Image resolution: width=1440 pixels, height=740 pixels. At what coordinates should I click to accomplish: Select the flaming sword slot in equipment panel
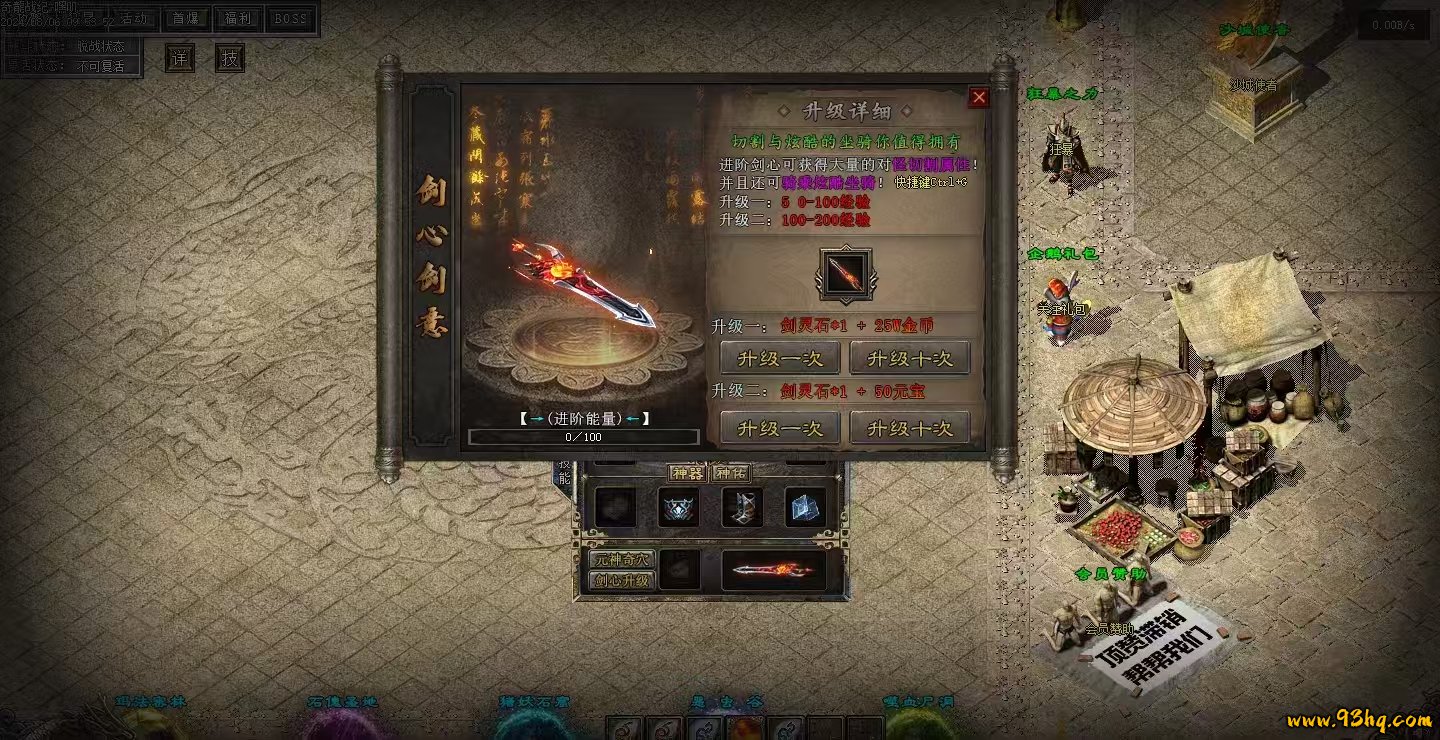[773, 570]
